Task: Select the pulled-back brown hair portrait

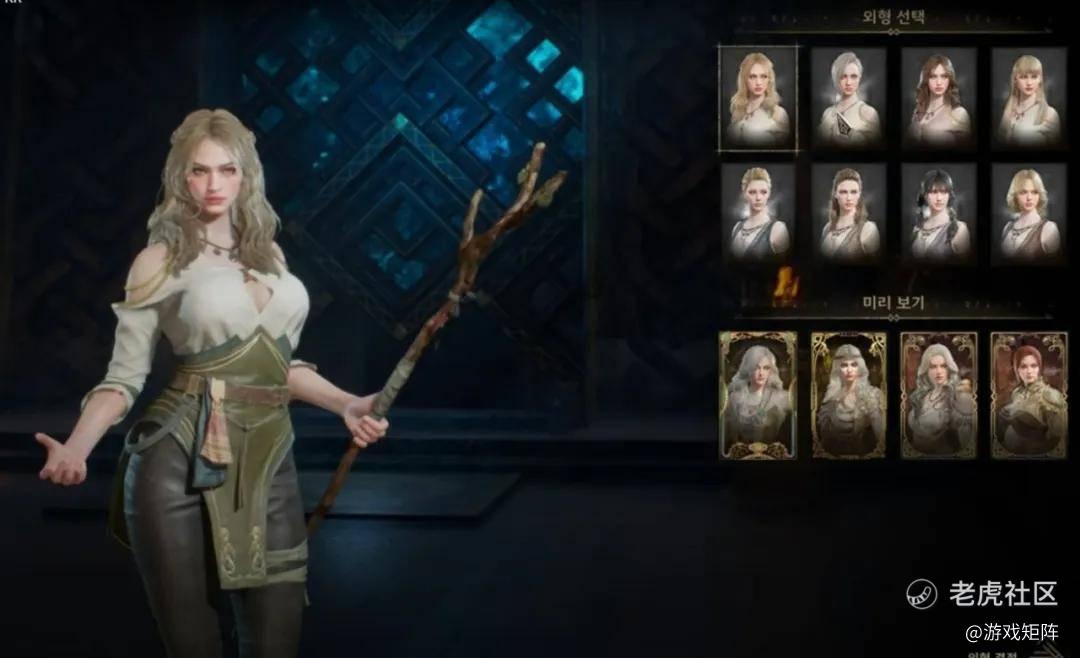Action: click(848, 212)
